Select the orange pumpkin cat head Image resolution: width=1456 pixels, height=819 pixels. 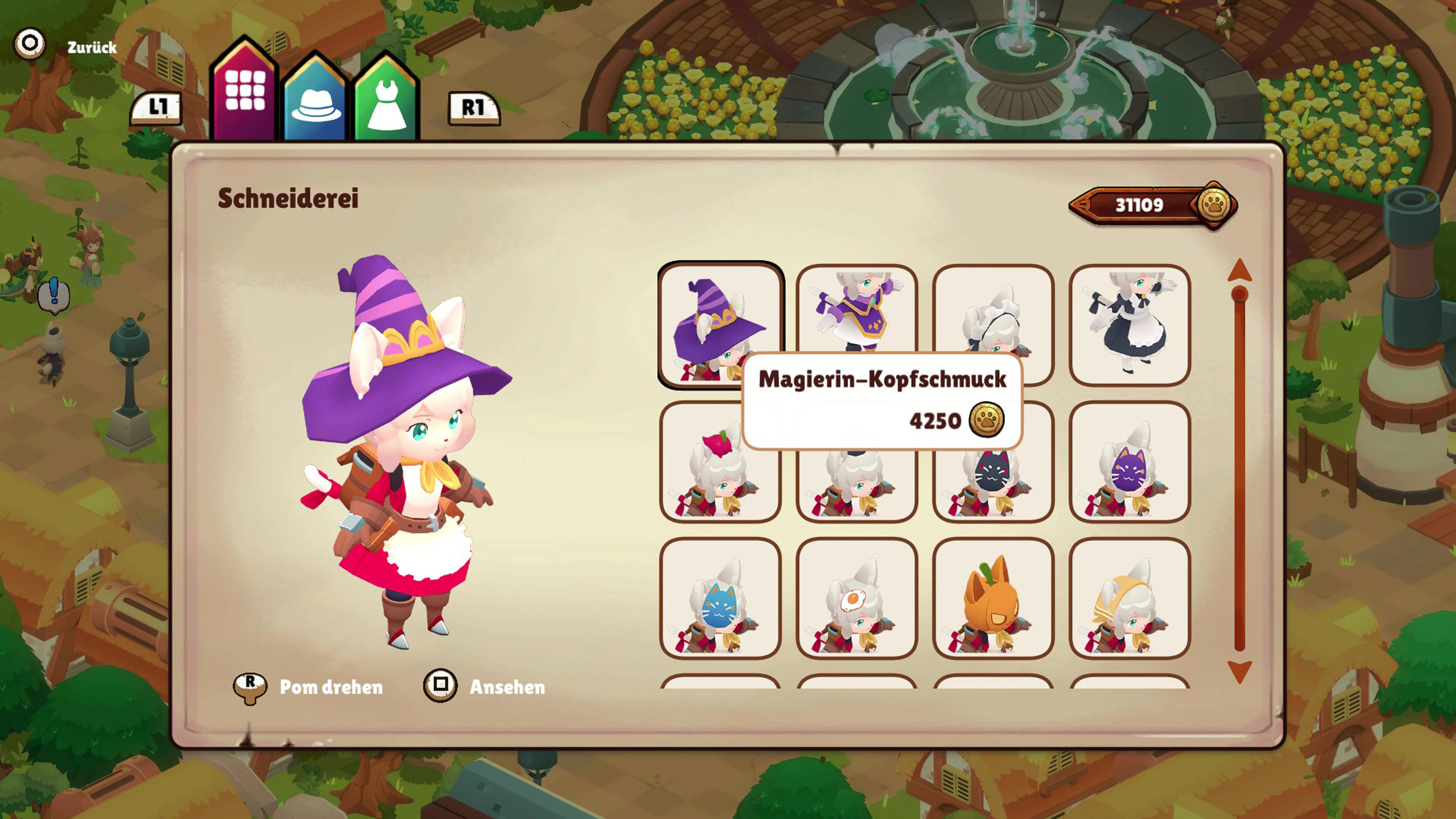[993, 598]
